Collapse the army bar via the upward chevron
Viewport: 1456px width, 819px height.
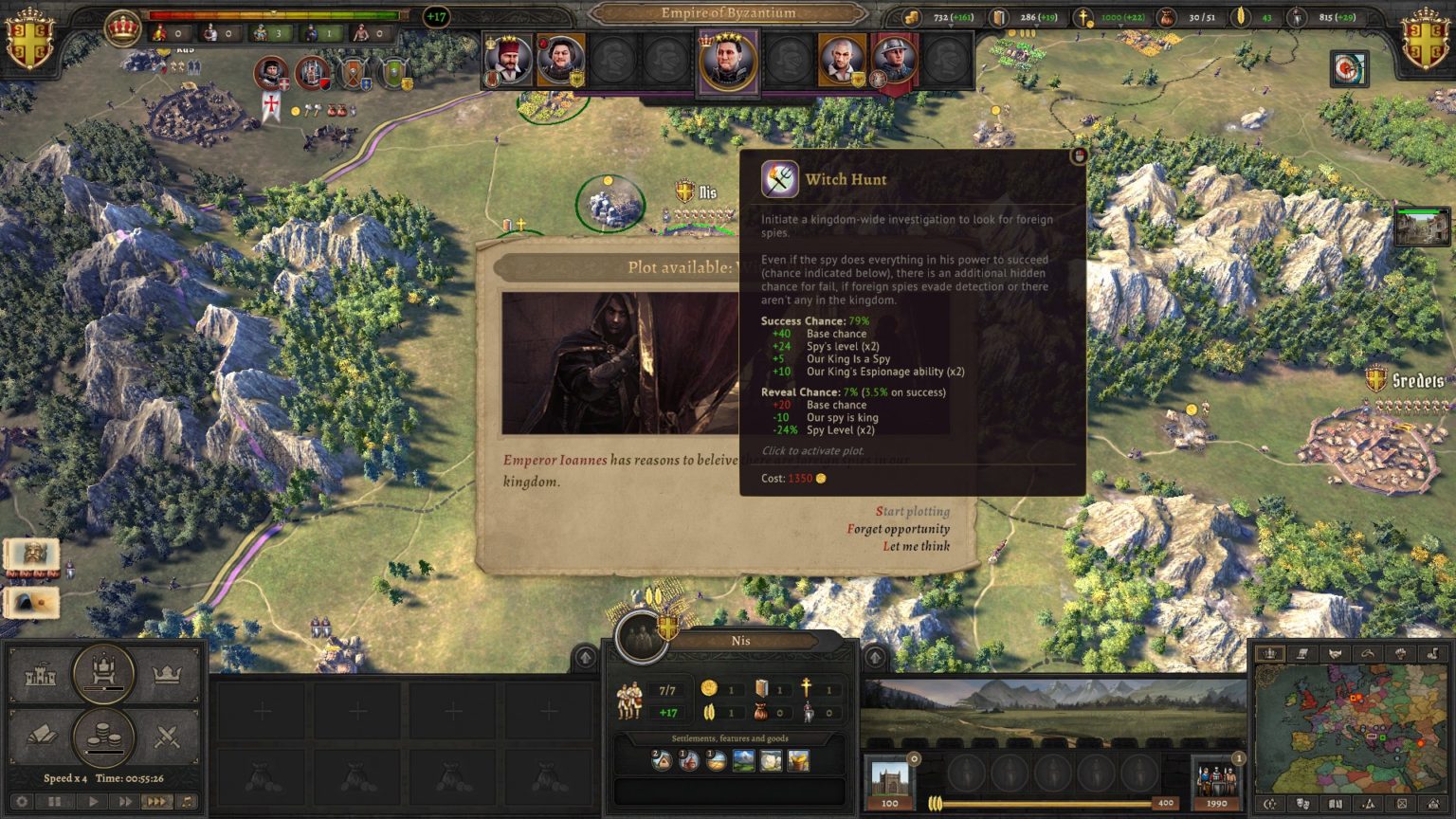[874, 655]
